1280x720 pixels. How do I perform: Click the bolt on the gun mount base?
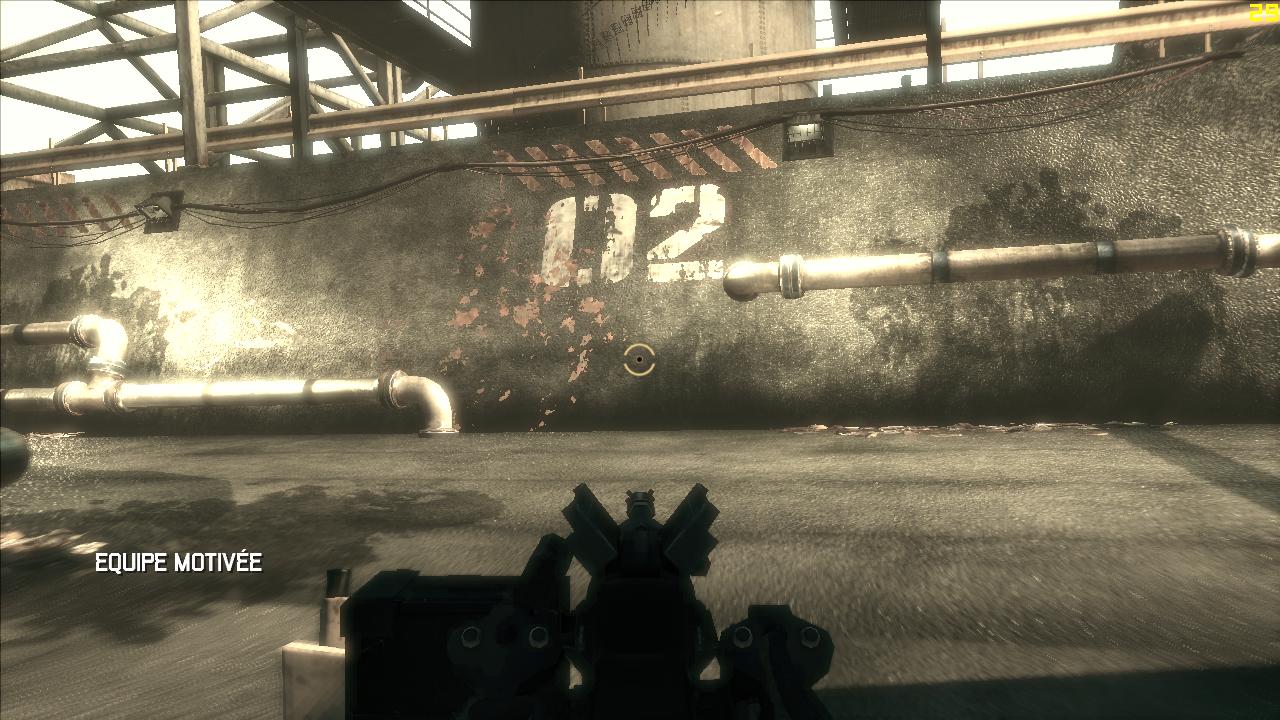pos(470,635)
